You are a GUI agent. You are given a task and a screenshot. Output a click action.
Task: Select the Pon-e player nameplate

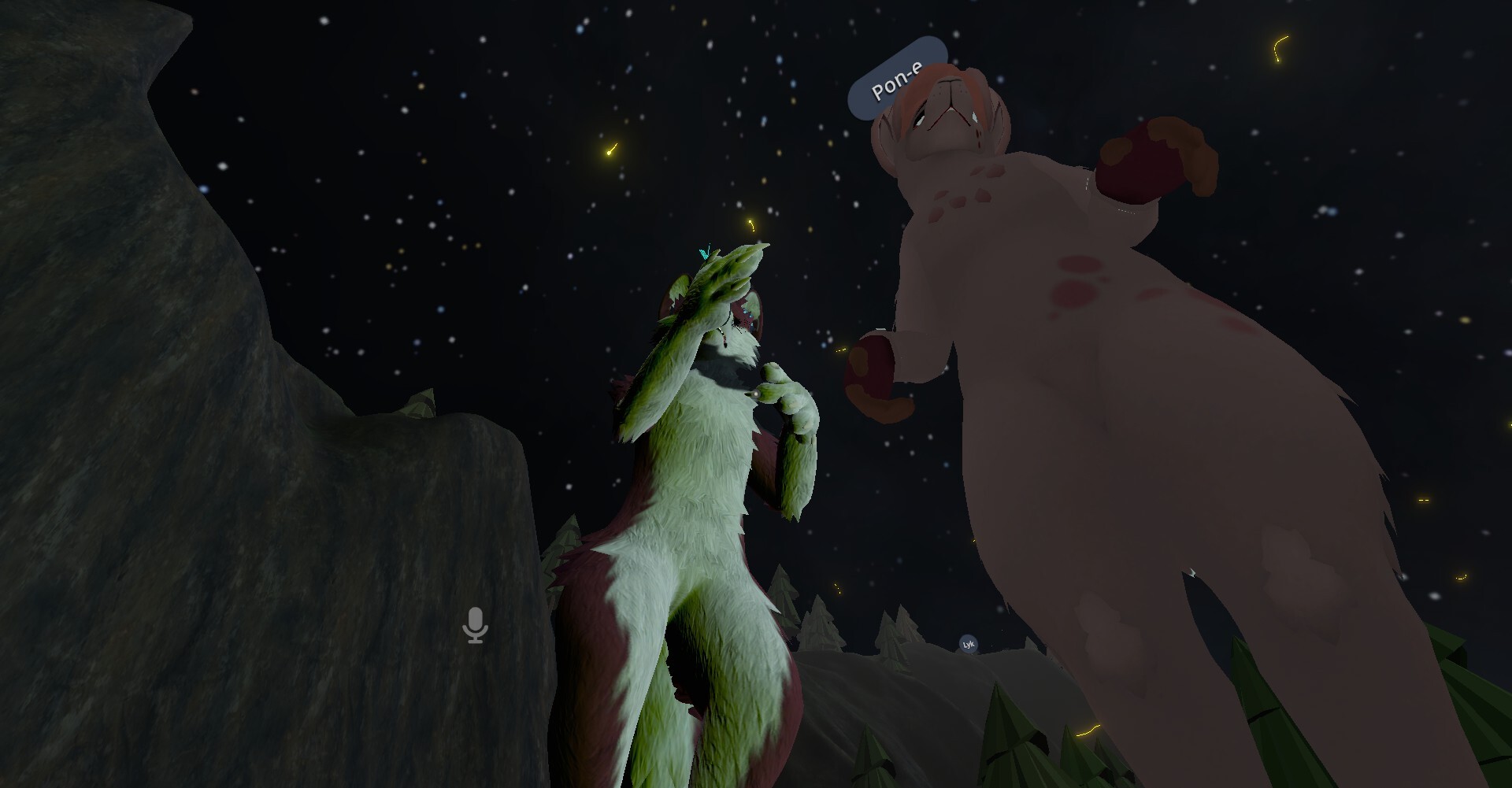[x=896, y=80]
